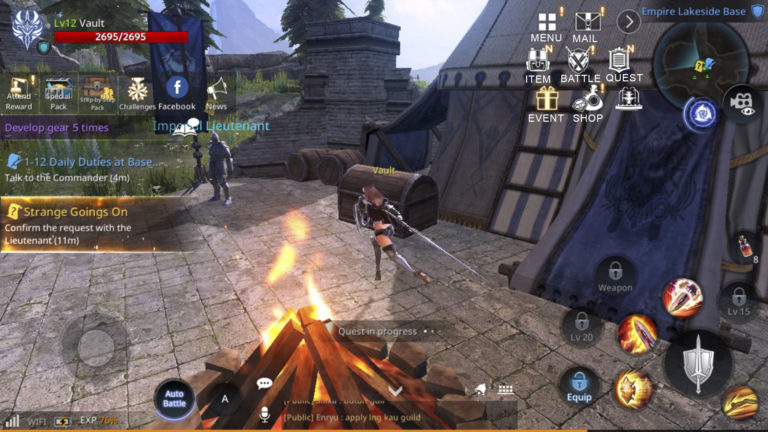Claim the Attend Reward icon
This screenshot has width=768, height=432.
click(x=18, y=91)
